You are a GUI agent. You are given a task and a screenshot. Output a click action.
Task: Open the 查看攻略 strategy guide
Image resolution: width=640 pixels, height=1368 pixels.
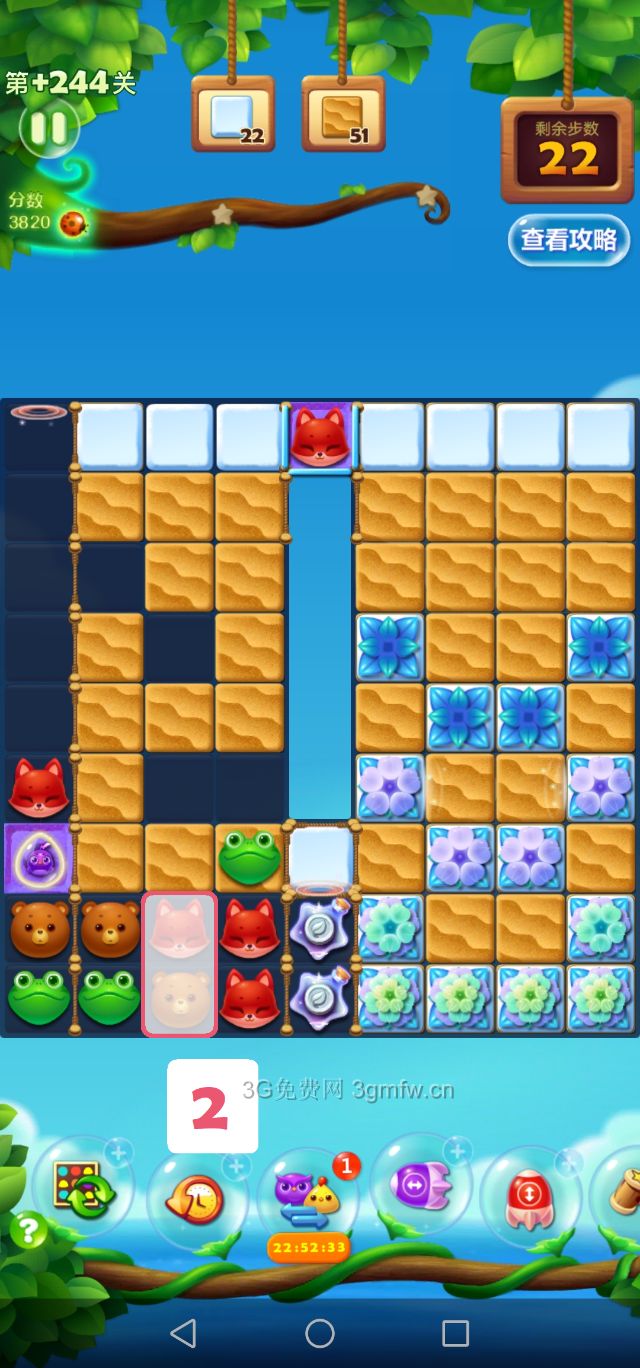pyautogui.click(x=569, y=240)
